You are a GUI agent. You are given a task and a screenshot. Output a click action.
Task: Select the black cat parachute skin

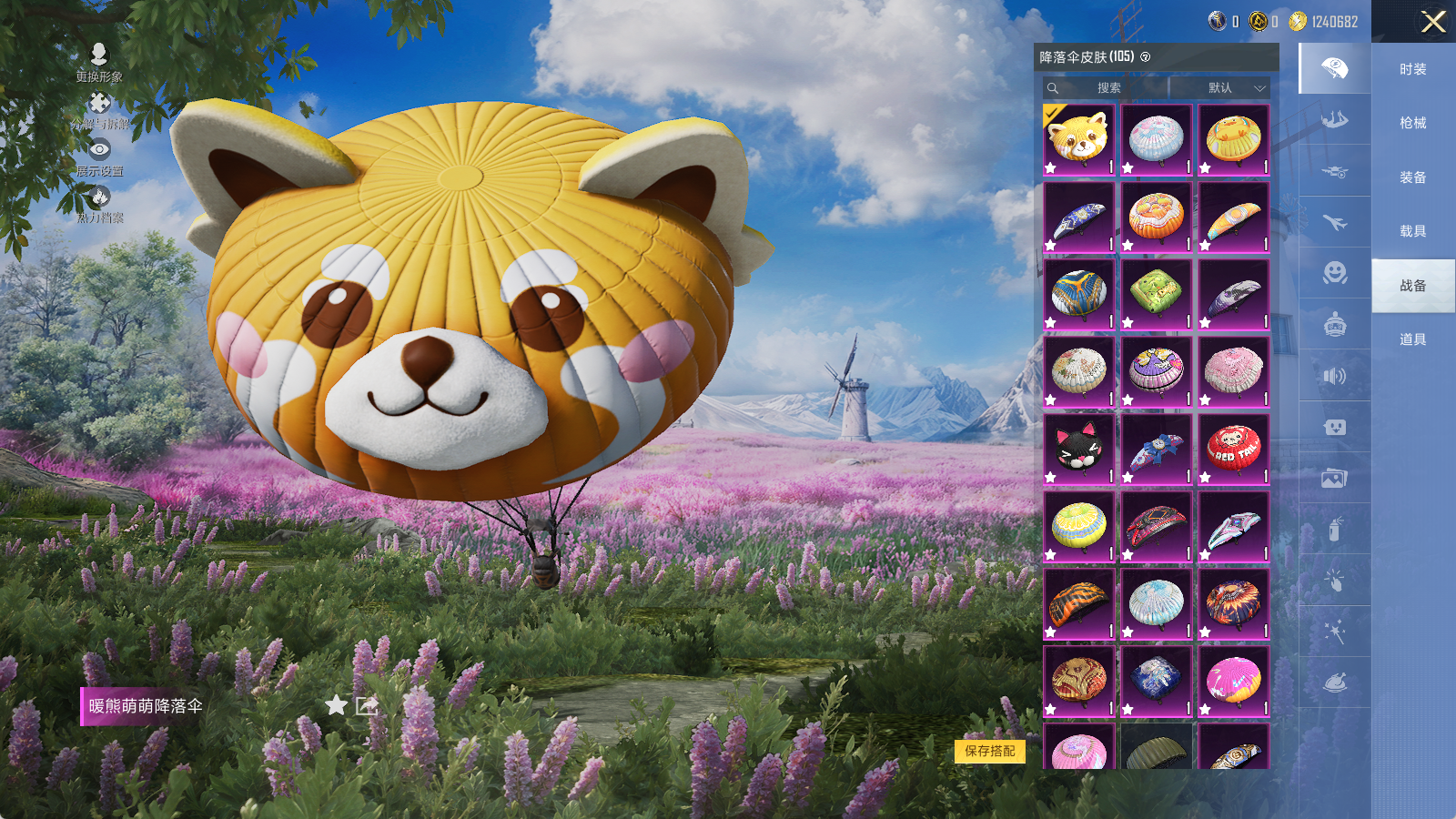[1078, 450]
